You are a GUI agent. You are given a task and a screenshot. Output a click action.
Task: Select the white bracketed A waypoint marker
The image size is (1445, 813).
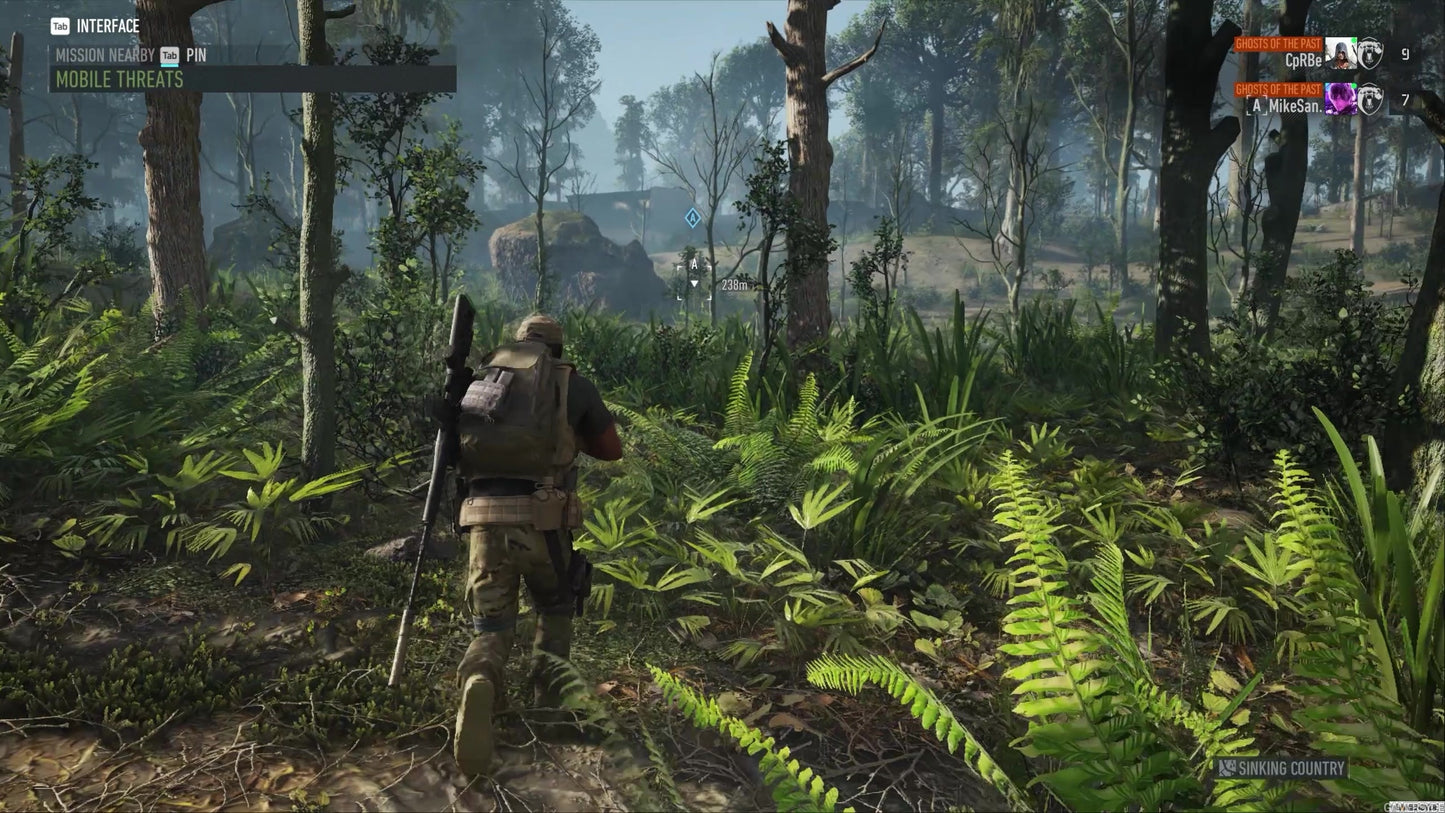[694, 277]
